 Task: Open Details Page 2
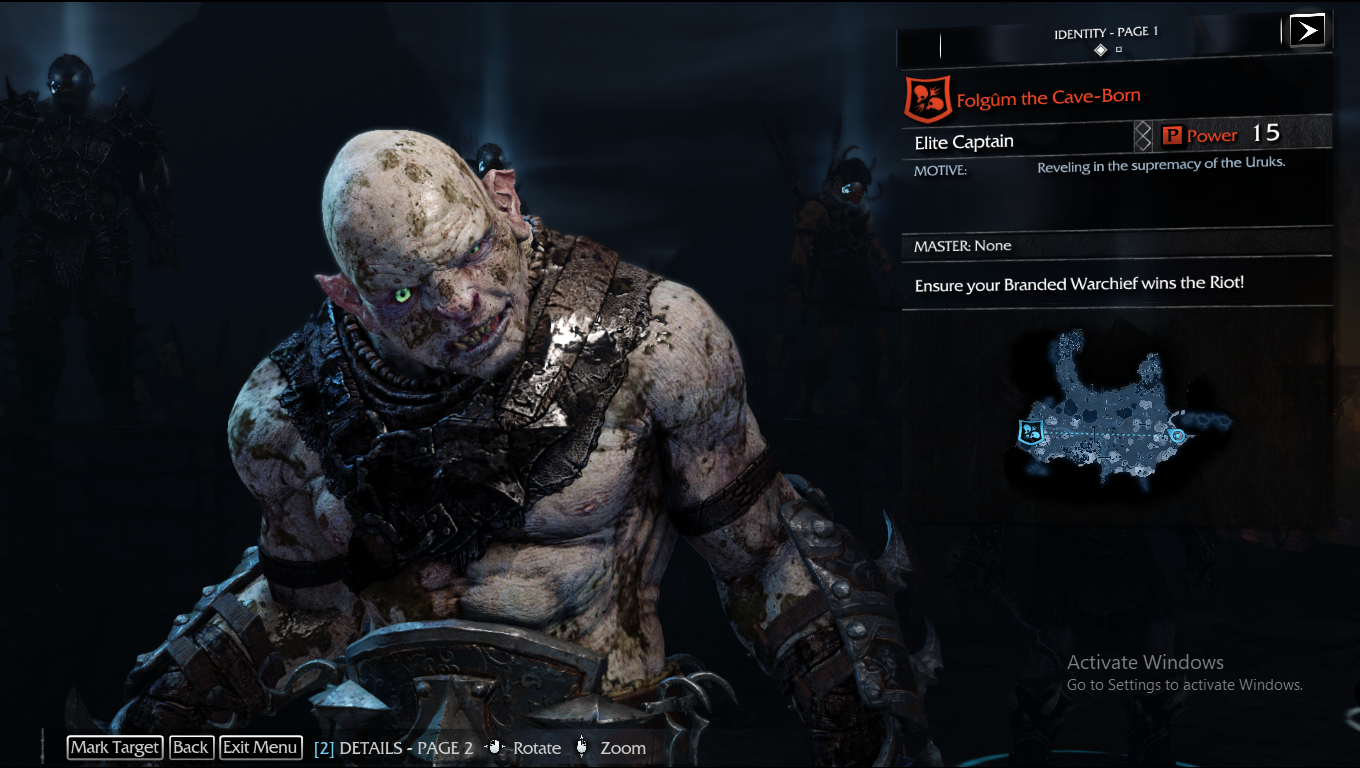(394, 748)
